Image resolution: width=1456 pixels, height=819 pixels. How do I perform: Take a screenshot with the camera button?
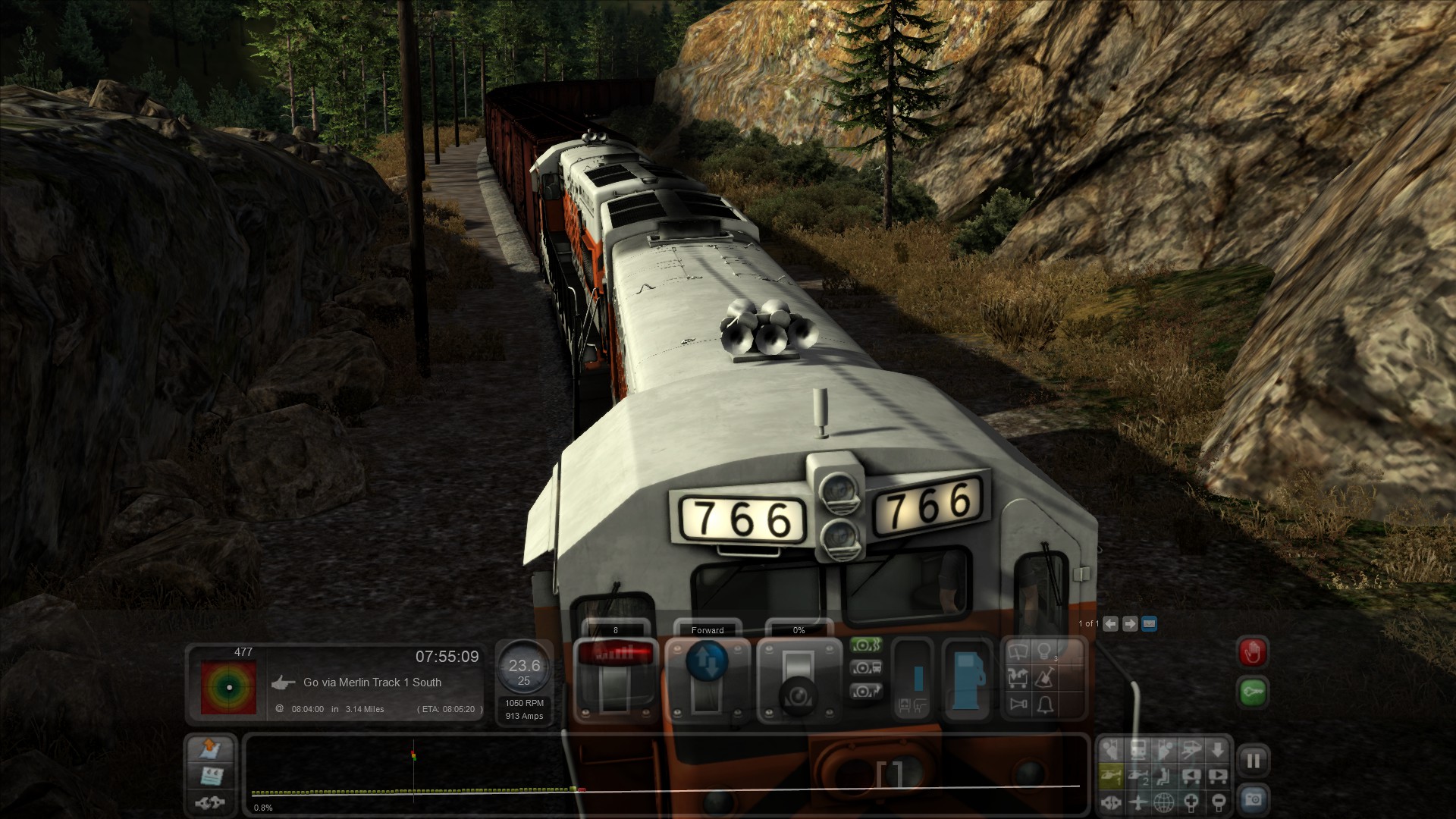[x=1253, y=799]
